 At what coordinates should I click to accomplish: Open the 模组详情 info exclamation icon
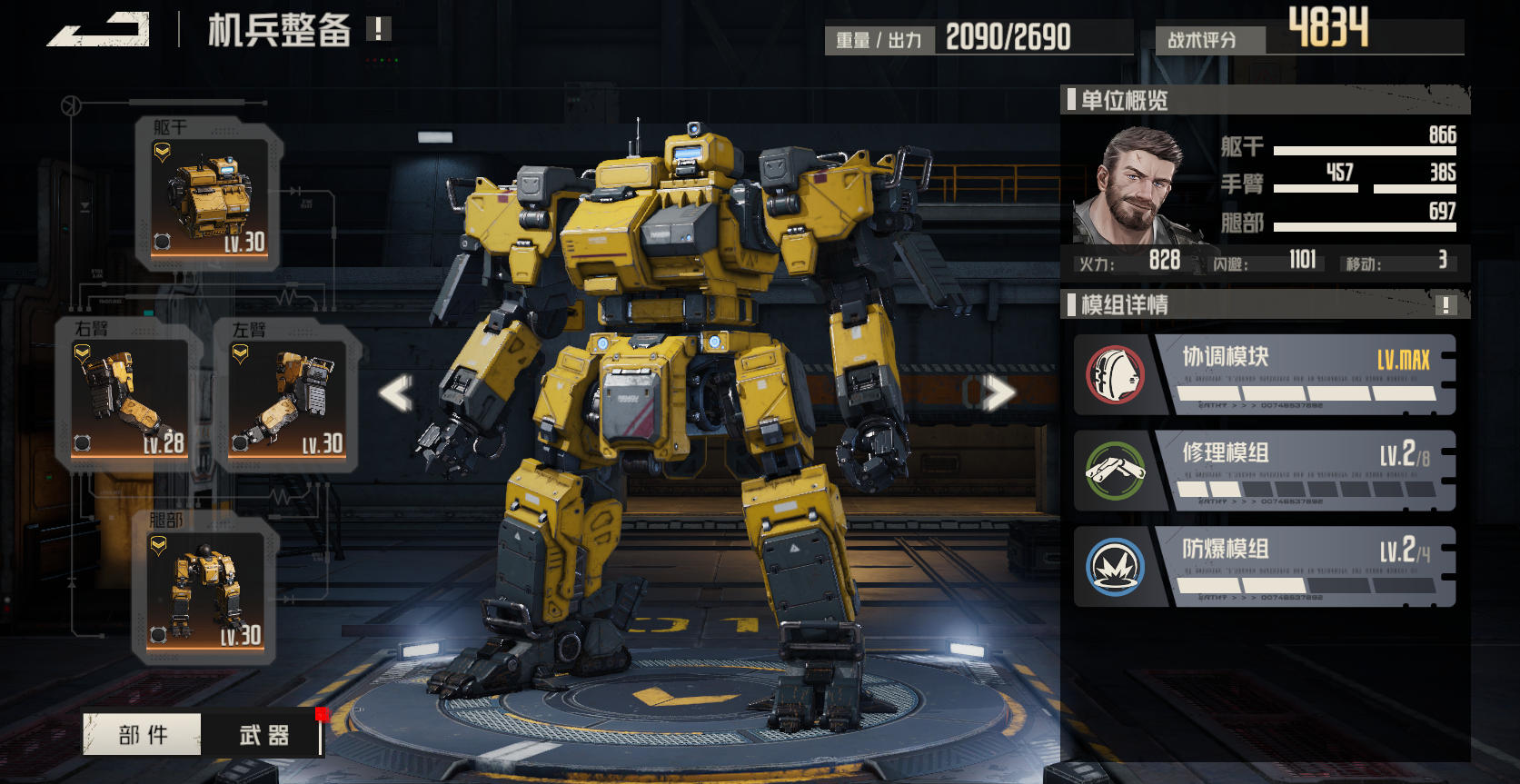[x=1445, y=305]
